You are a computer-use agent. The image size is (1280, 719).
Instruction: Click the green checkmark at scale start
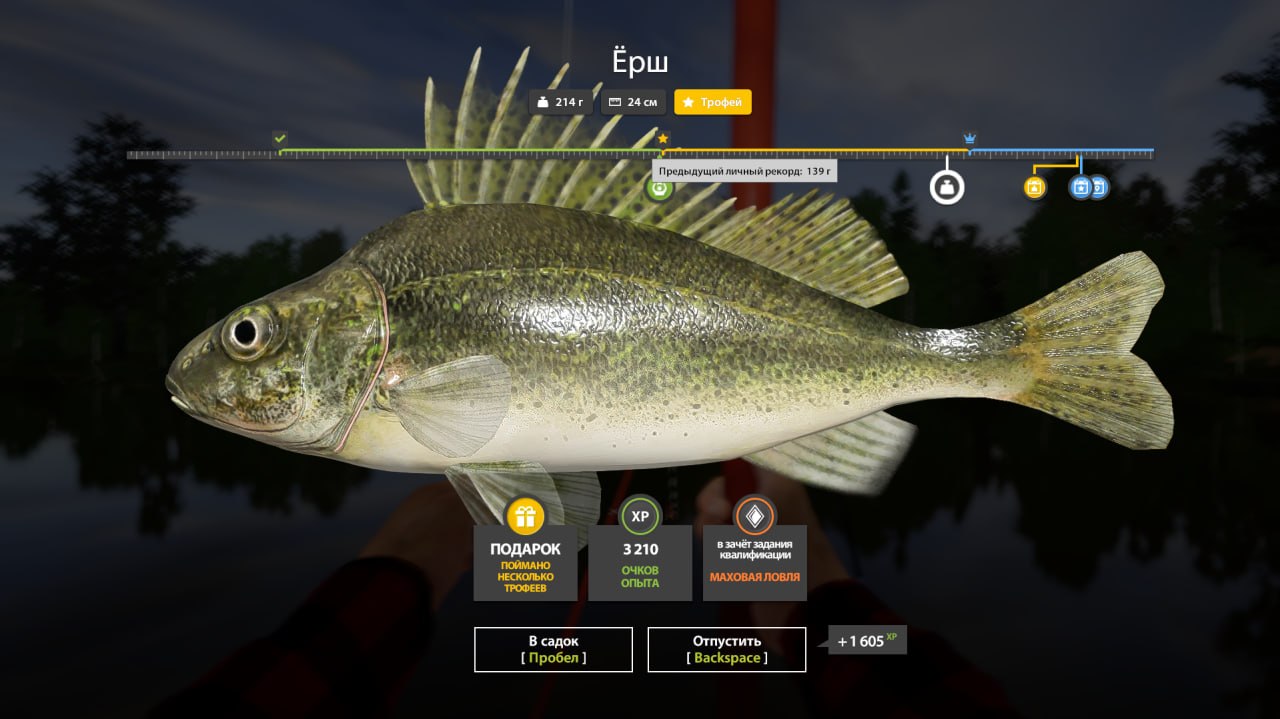pyautogui.click(x=280, y=138)
